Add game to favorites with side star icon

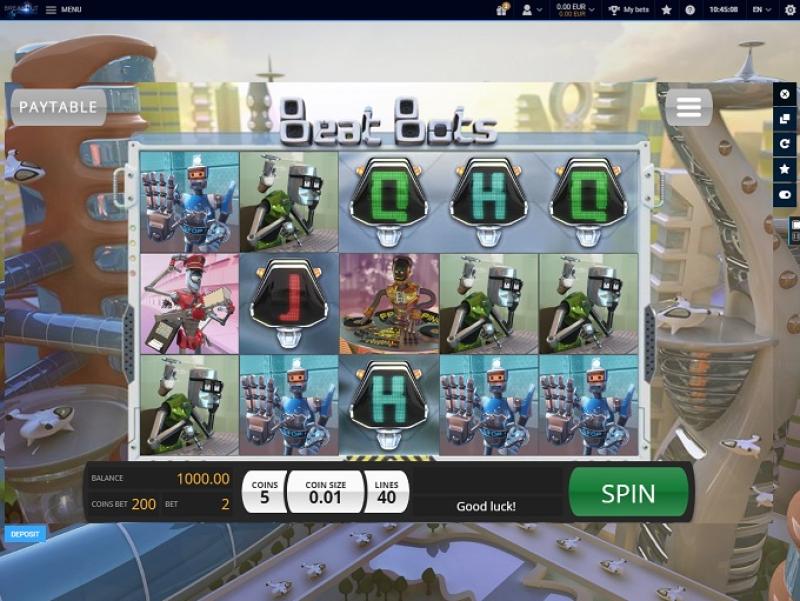coord(785,169)
